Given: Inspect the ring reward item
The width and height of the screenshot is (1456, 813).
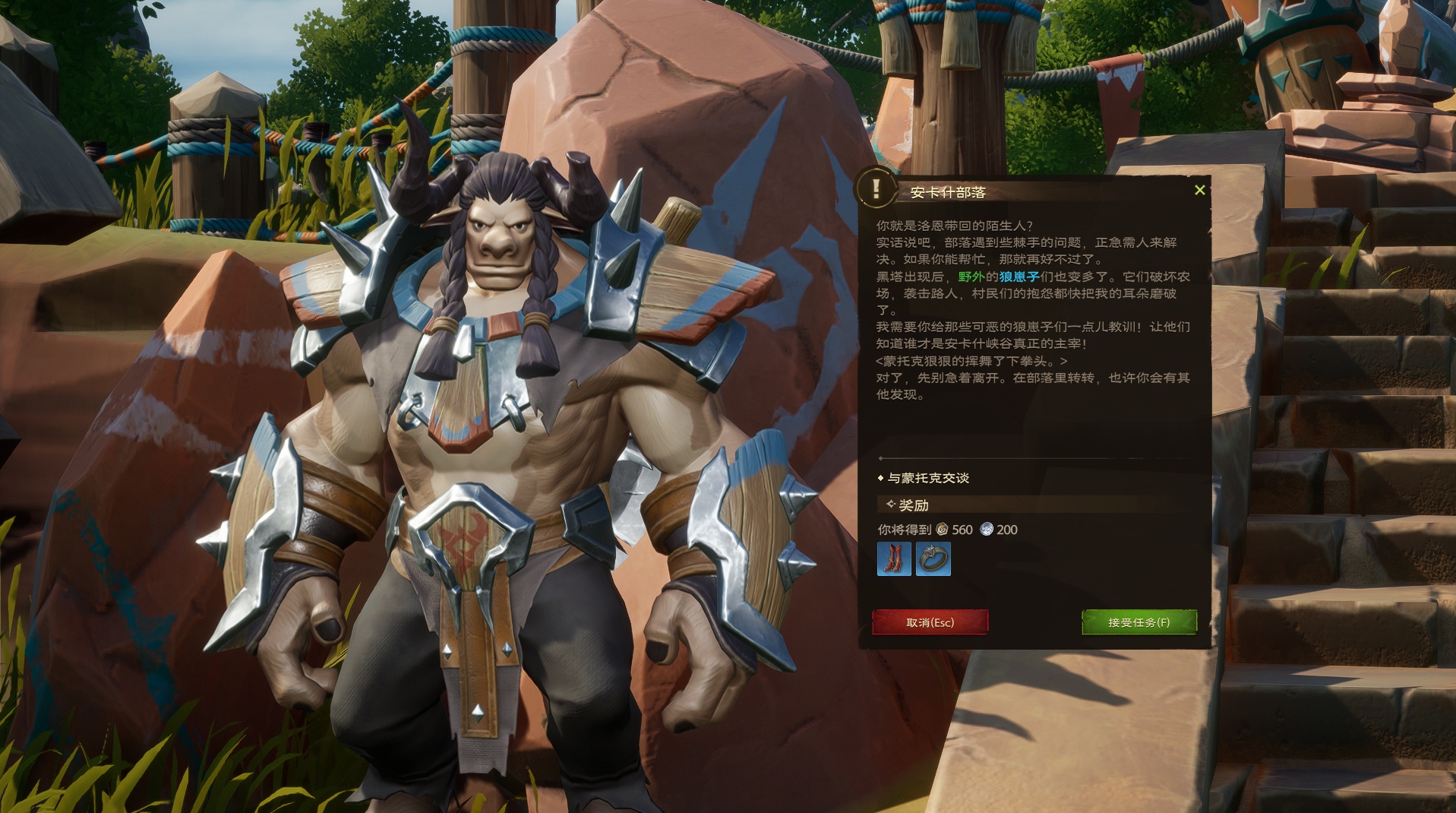Looking at the screenshot, I should pyautogui.click(x=933, y=559).
